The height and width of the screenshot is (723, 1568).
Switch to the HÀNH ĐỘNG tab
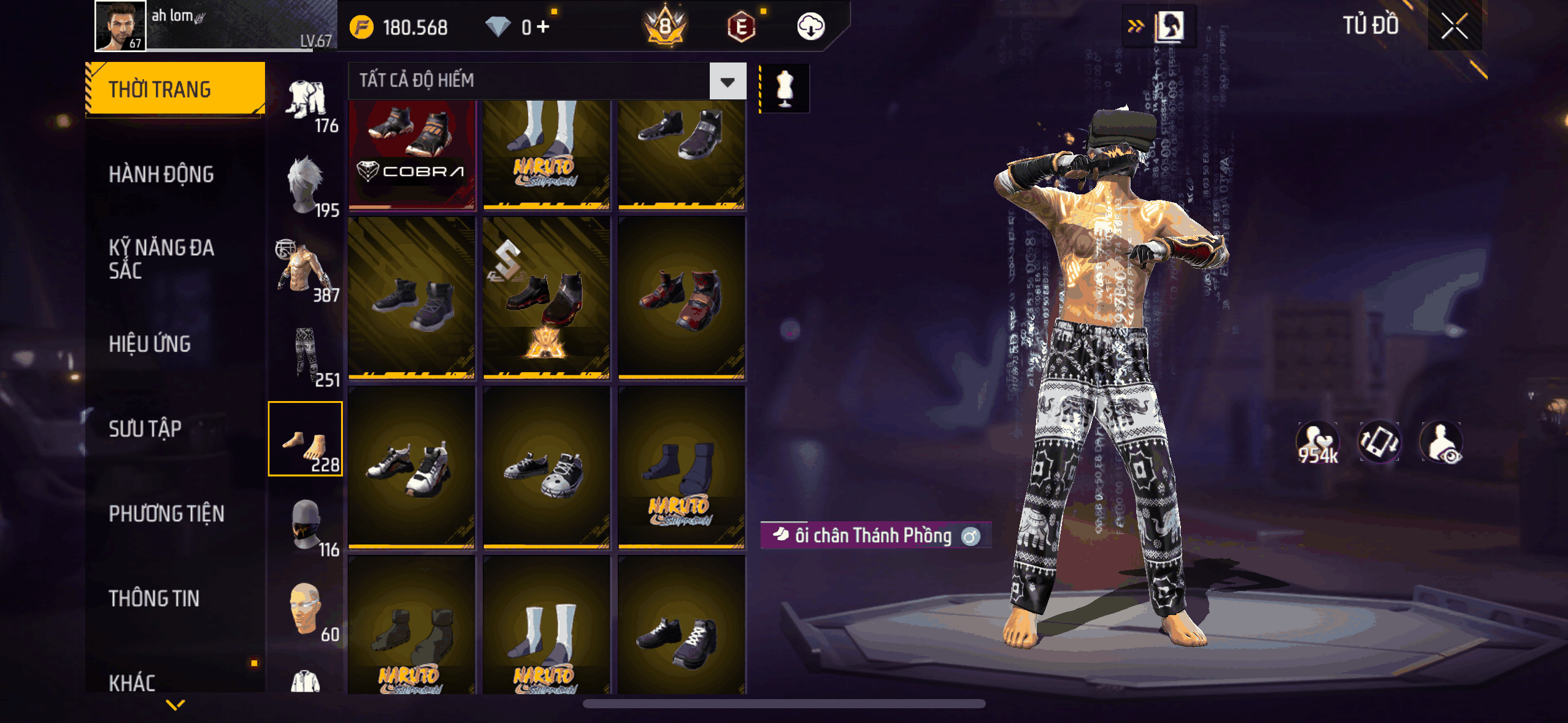pos(161,175)
